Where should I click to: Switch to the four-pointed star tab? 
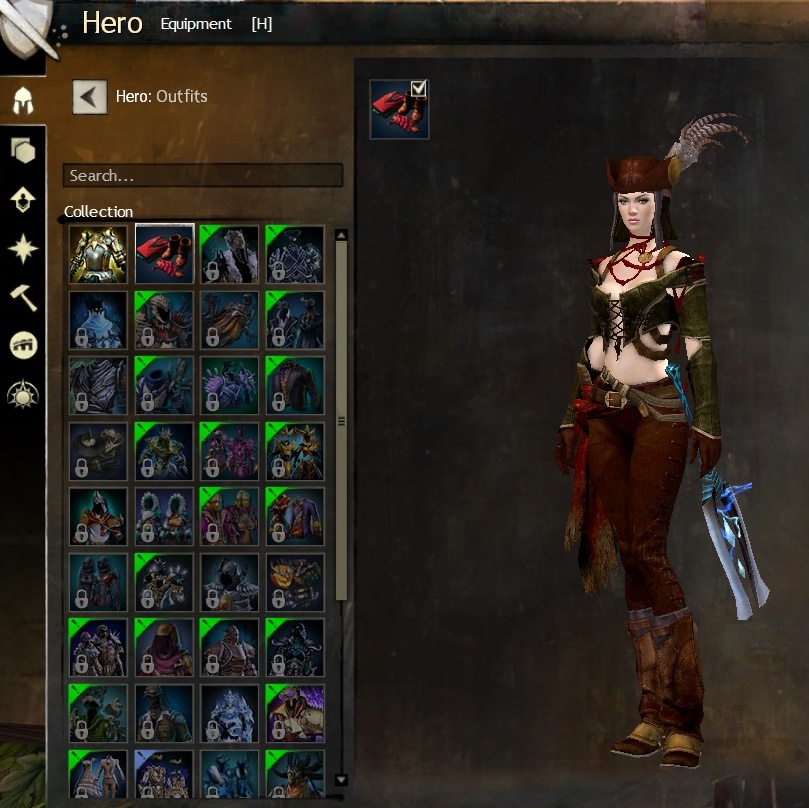pyautogui.click(x=23, y=248)
